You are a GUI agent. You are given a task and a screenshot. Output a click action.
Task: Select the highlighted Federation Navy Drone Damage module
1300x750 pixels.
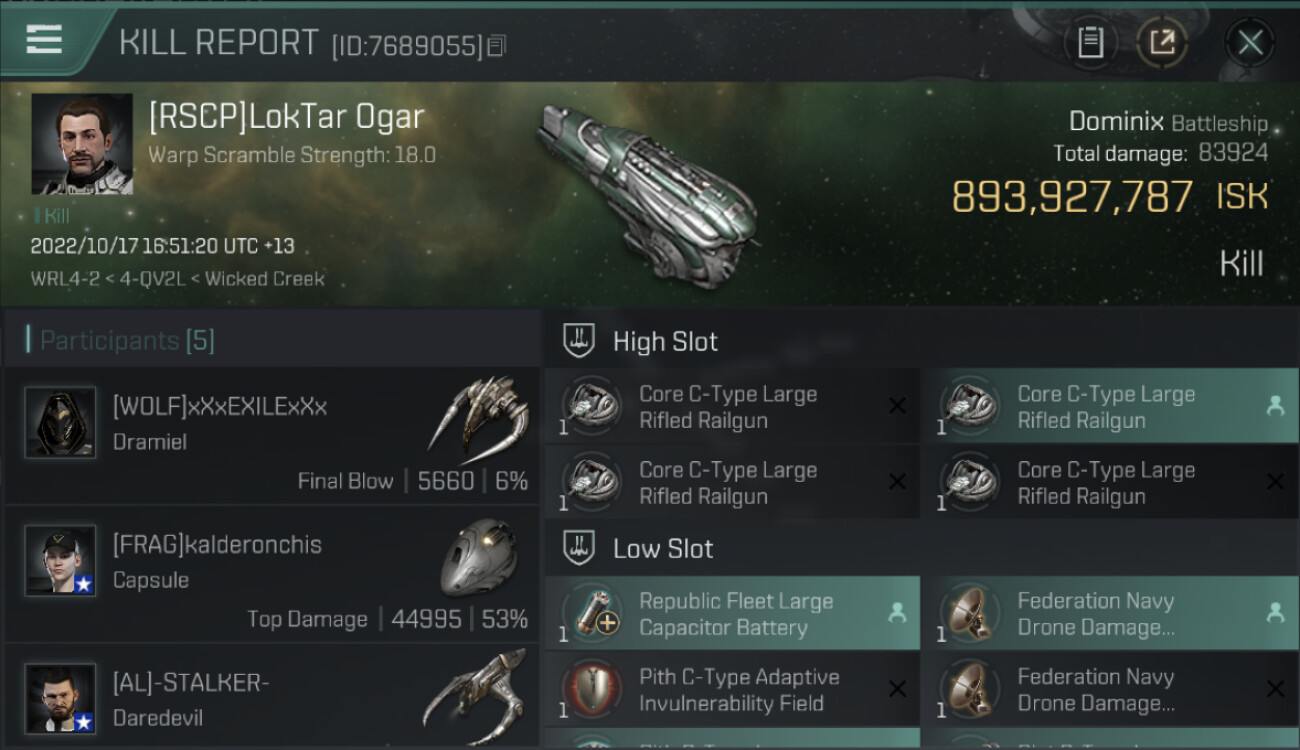click(1110, 614)
